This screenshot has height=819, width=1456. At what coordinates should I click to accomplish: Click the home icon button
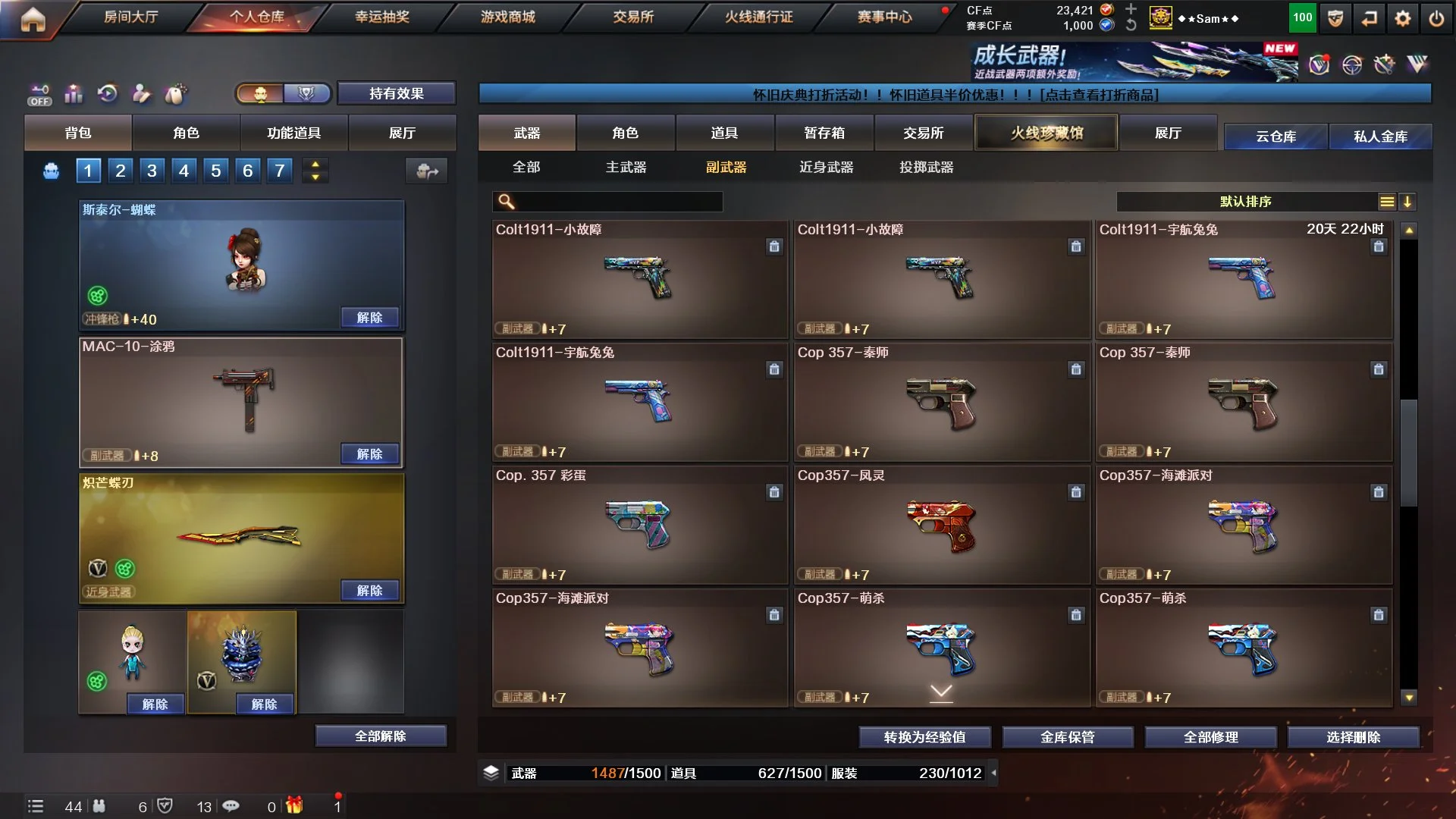(33, 19)
